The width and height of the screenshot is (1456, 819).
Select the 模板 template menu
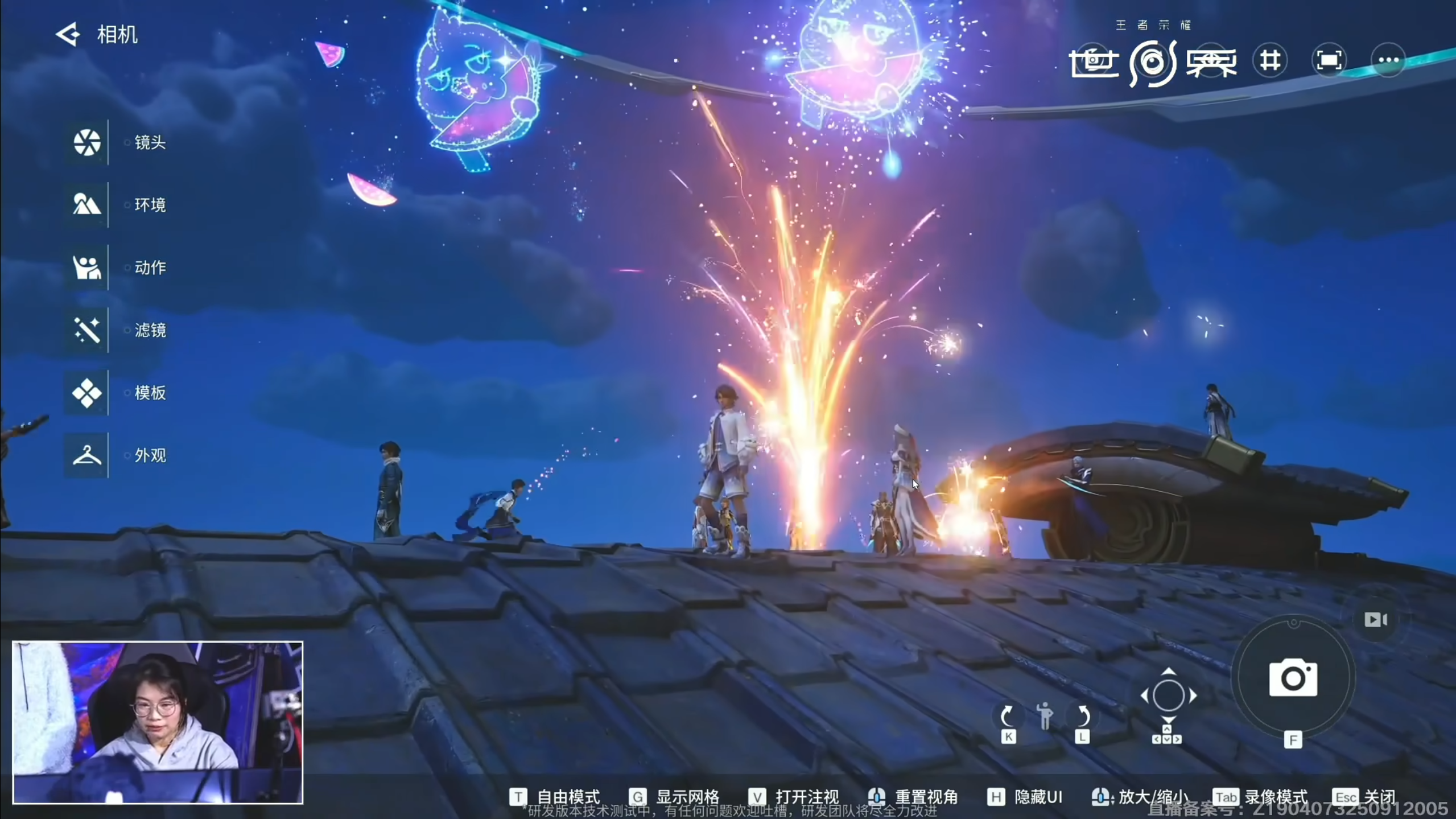coord(87,393)
